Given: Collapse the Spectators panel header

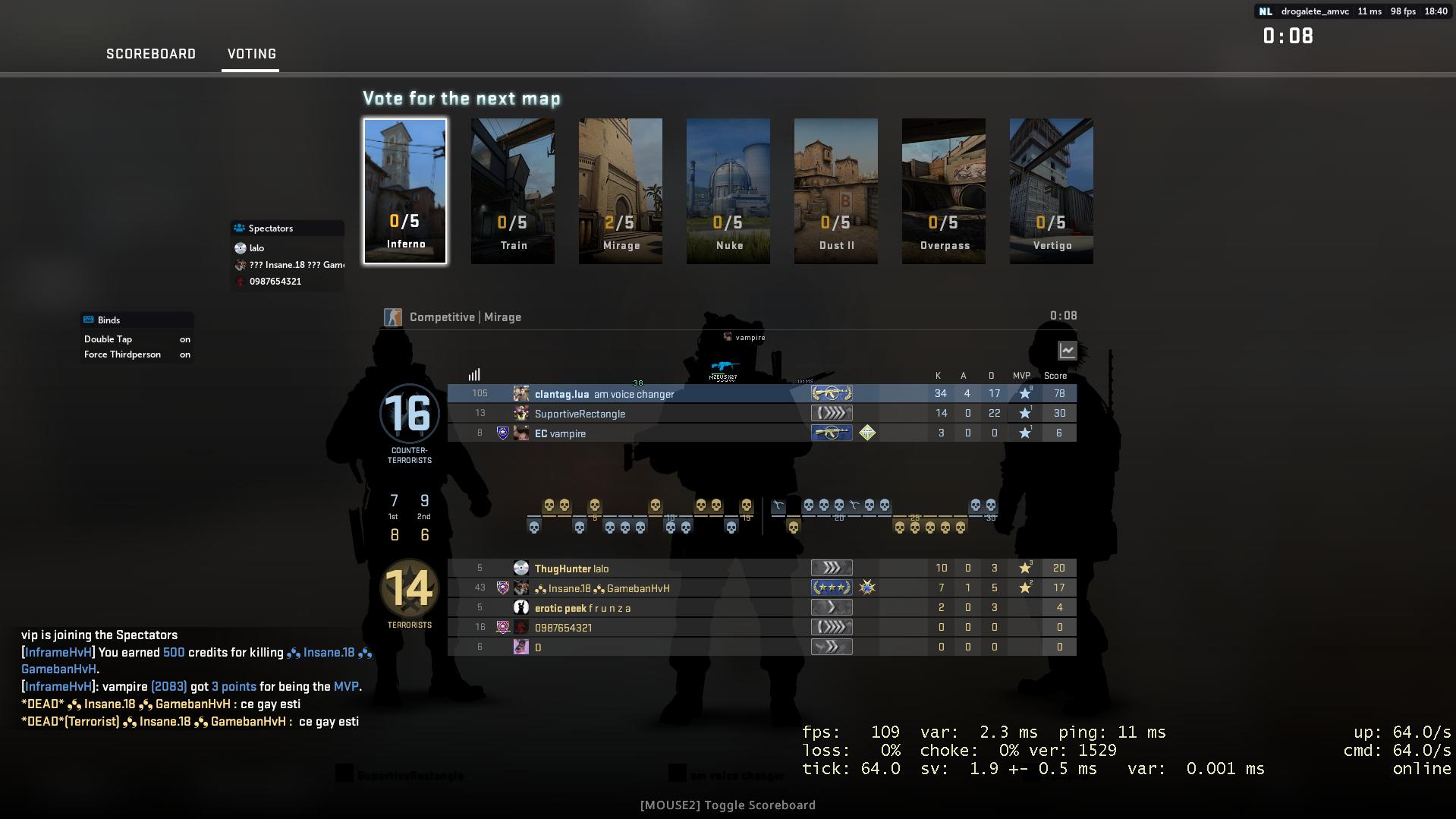Looking at the screenshot, I should click(x=286, y=228).
